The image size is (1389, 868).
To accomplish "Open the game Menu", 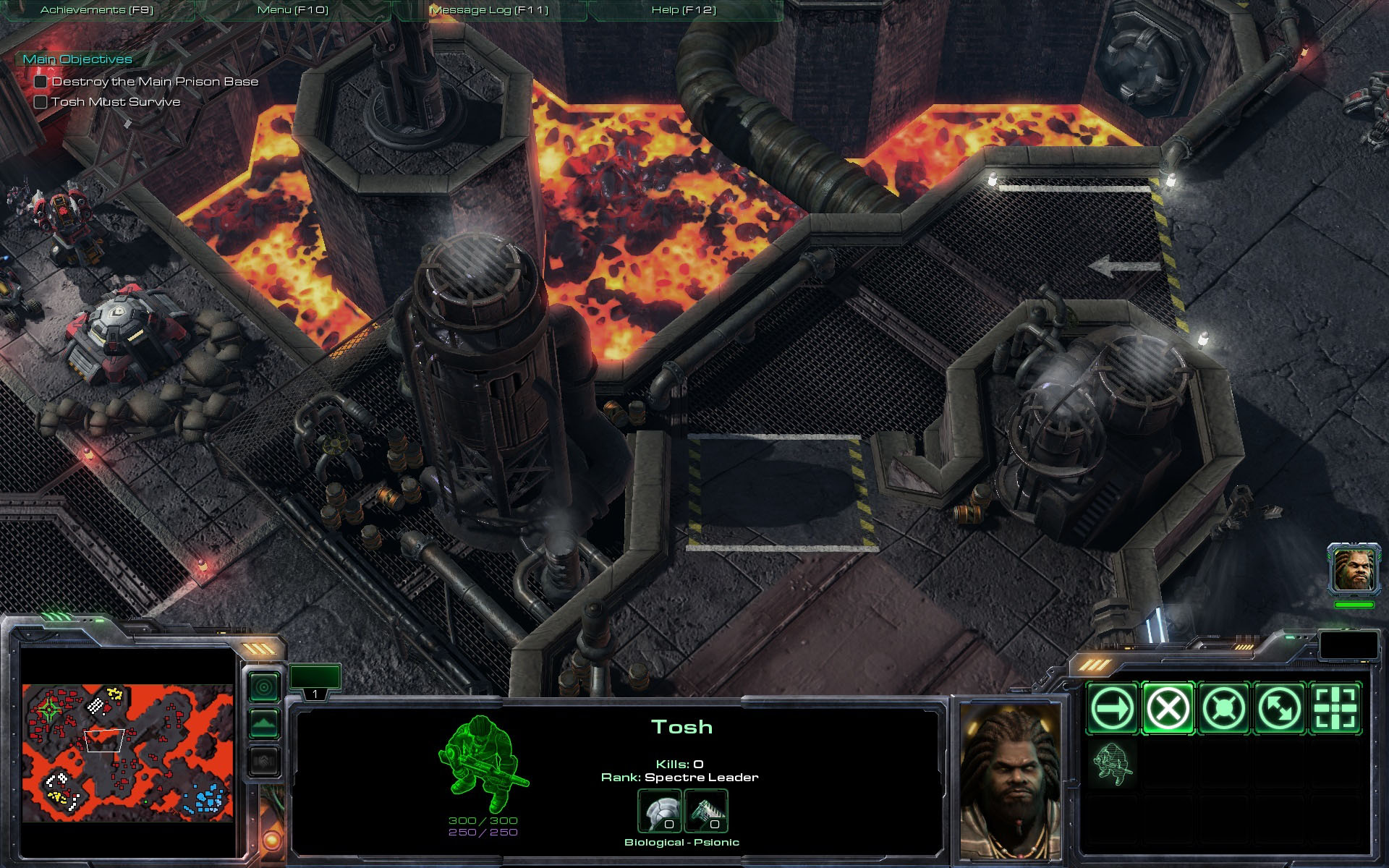I will [293, 10].
